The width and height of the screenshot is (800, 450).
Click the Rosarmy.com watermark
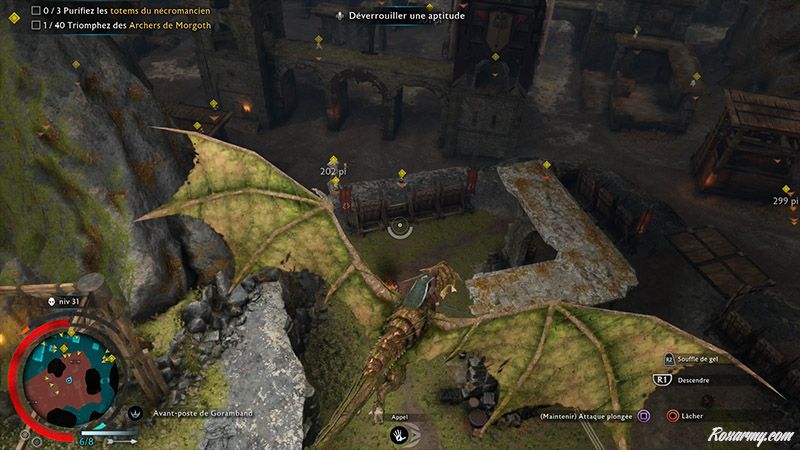[750, 436]
